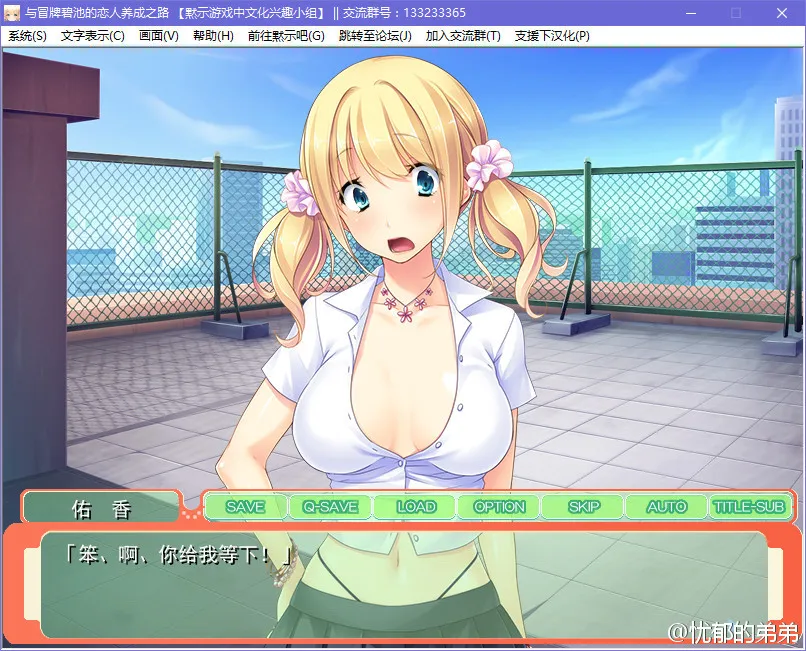Open 支援下汉化(P) menu entry

tap(552, 36)
